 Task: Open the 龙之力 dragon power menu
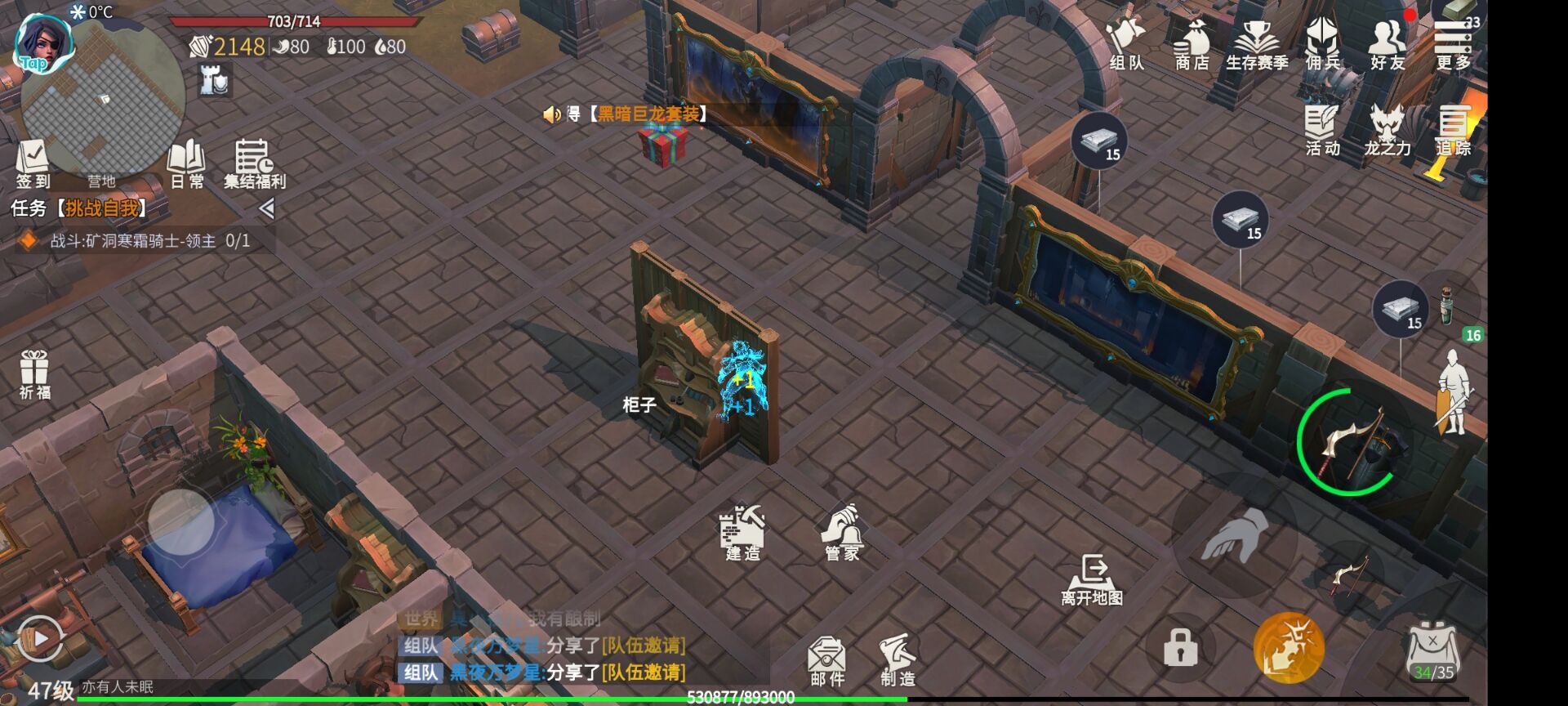(1387, 131)
